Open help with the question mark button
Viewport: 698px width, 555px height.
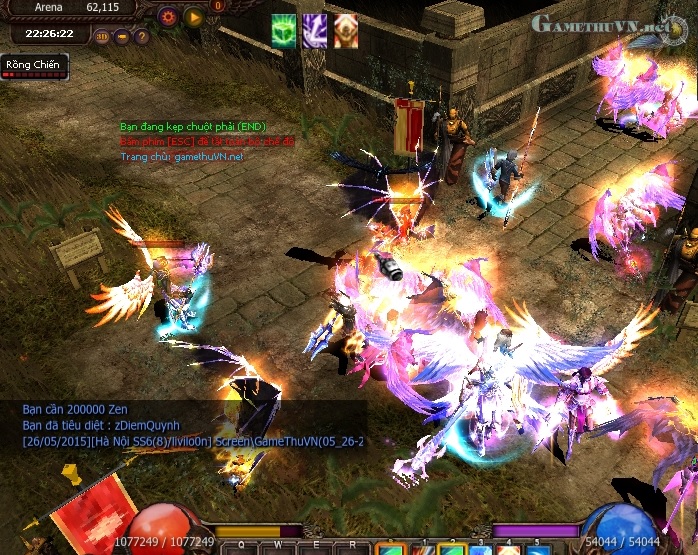tap(142, 37)
